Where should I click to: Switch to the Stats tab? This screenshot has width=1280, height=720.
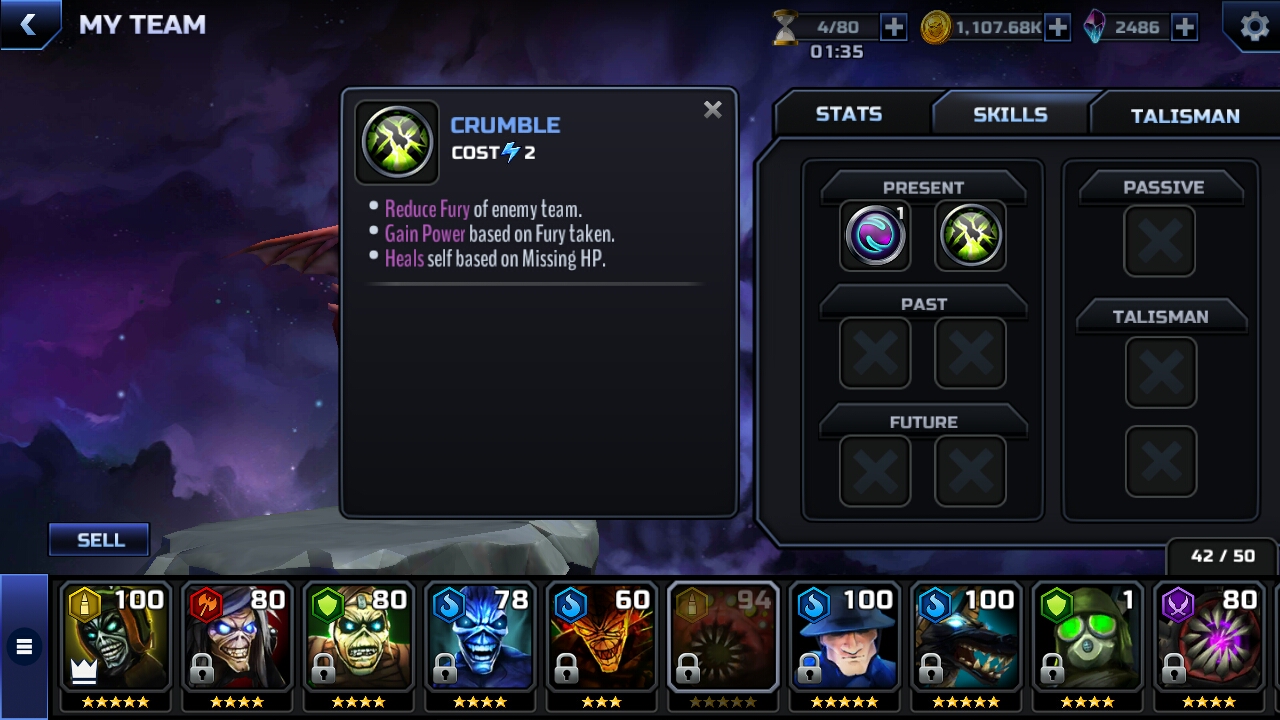(848, 114)
